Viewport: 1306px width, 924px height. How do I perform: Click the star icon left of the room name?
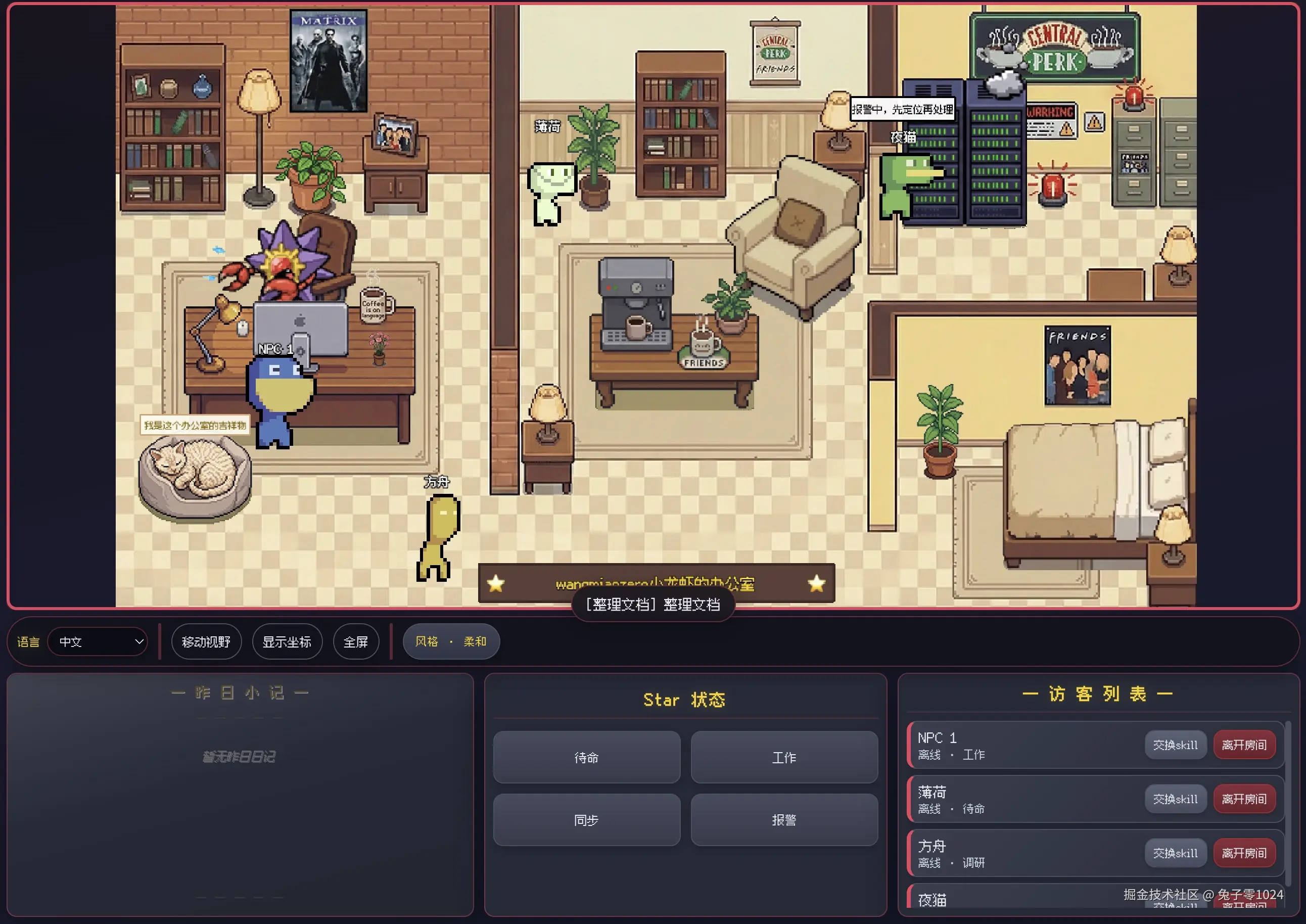[x=496, y=584]
